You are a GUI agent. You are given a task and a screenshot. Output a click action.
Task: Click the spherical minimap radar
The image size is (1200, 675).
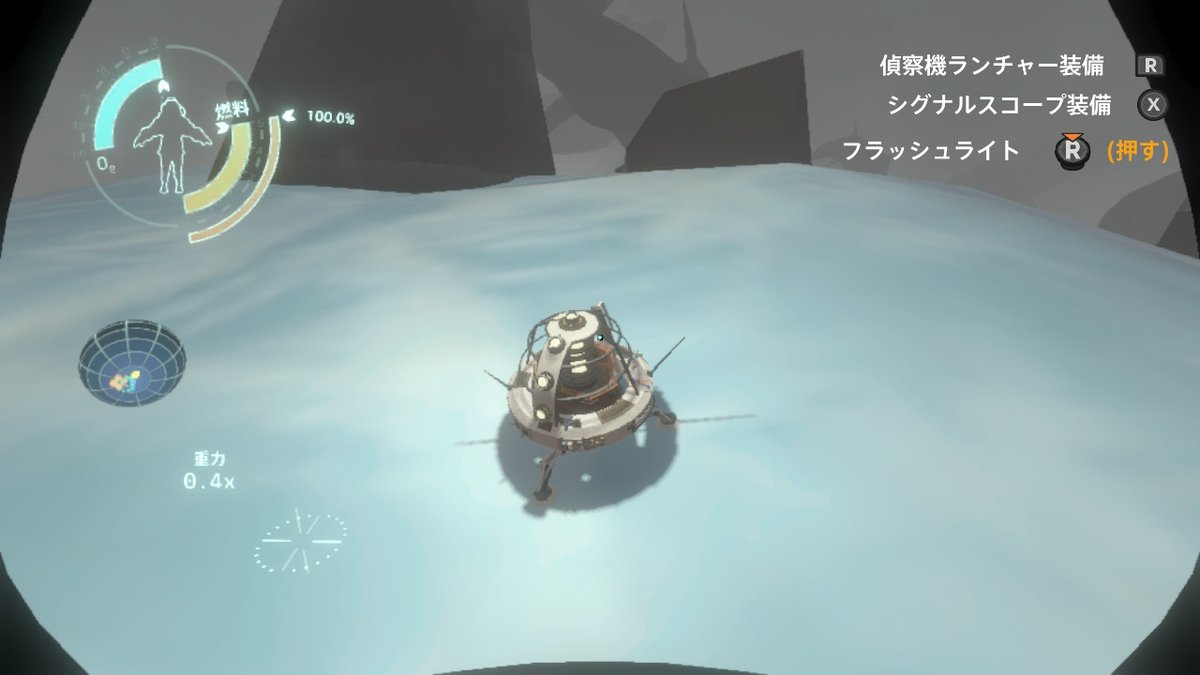pyautogui.click(x=132, y=363)
